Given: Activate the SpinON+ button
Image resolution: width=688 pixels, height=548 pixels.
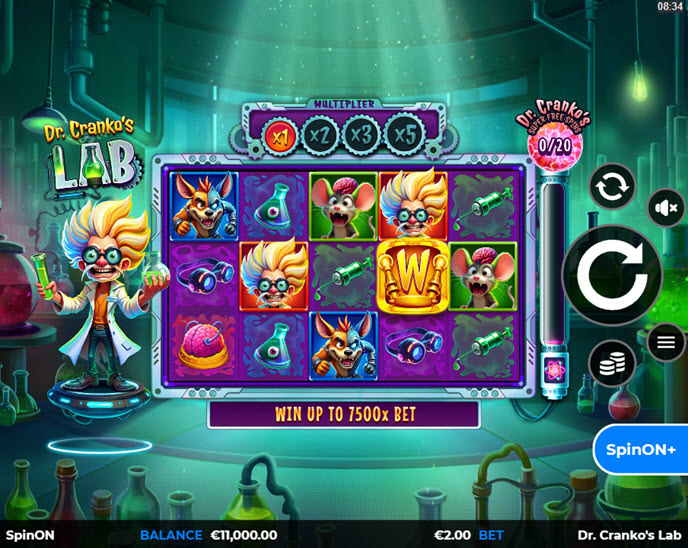Looking at the screenshot, I should coord(641,449).
